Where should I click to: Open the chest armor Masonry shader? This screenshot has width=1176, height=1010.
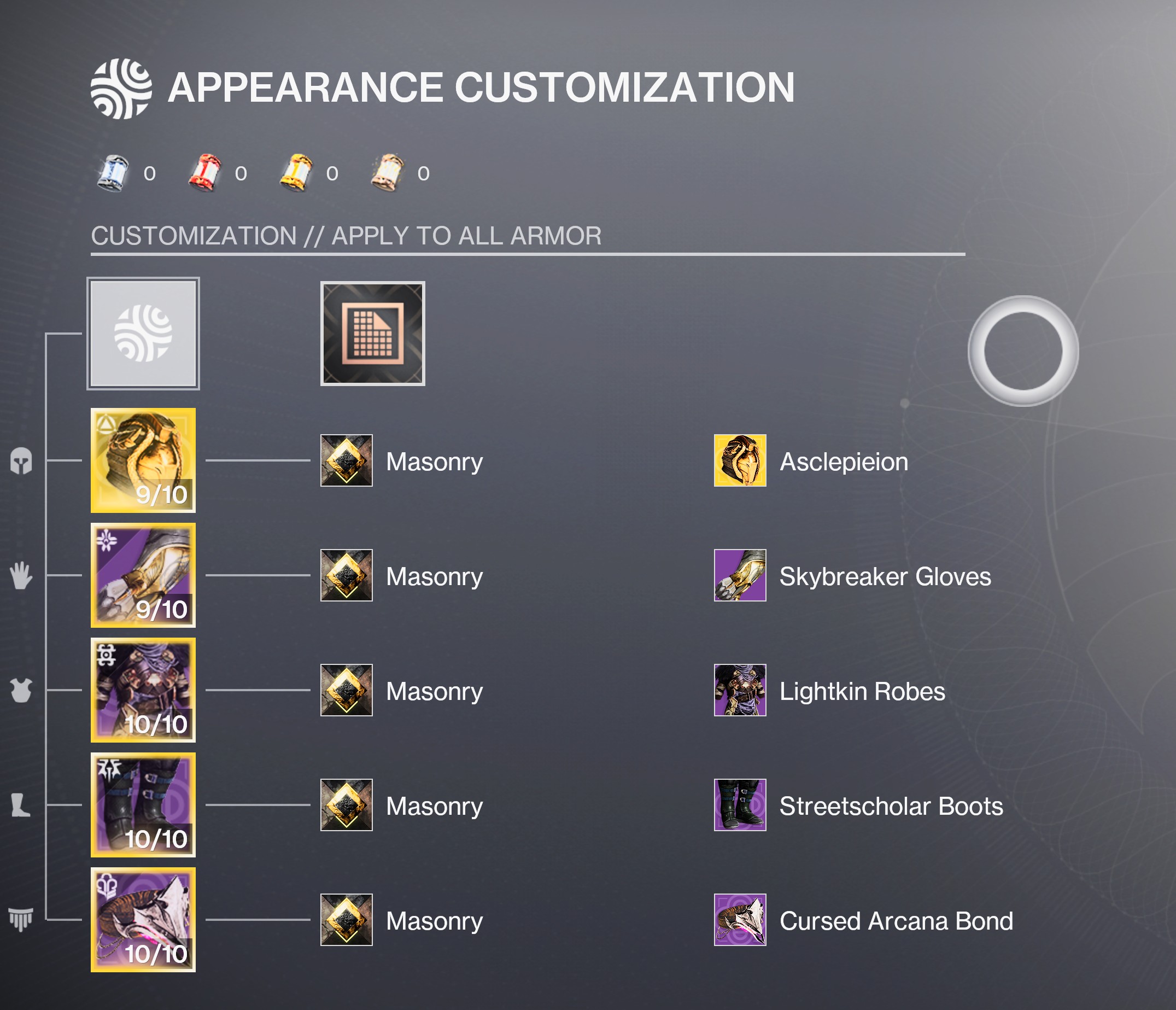click(x=346, y=690)
